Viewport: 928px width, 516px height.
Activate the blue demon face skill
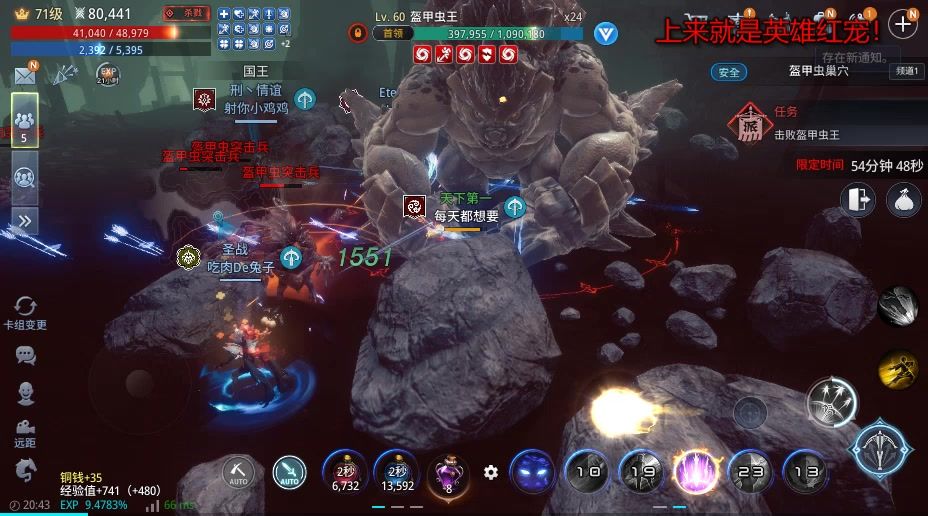(532, 471)
